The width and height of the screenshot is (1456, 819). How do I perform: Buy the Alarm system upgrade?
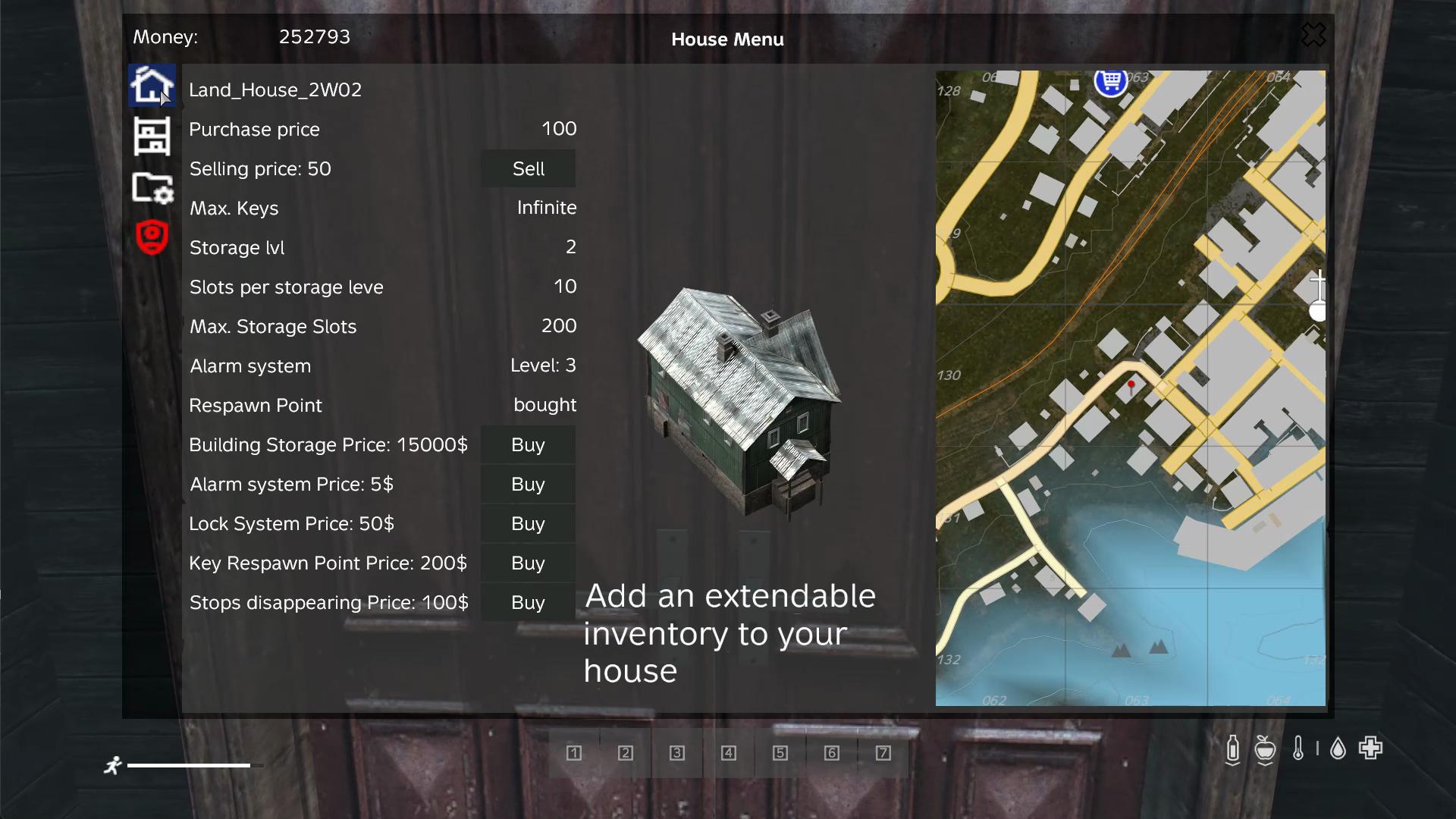528,484
